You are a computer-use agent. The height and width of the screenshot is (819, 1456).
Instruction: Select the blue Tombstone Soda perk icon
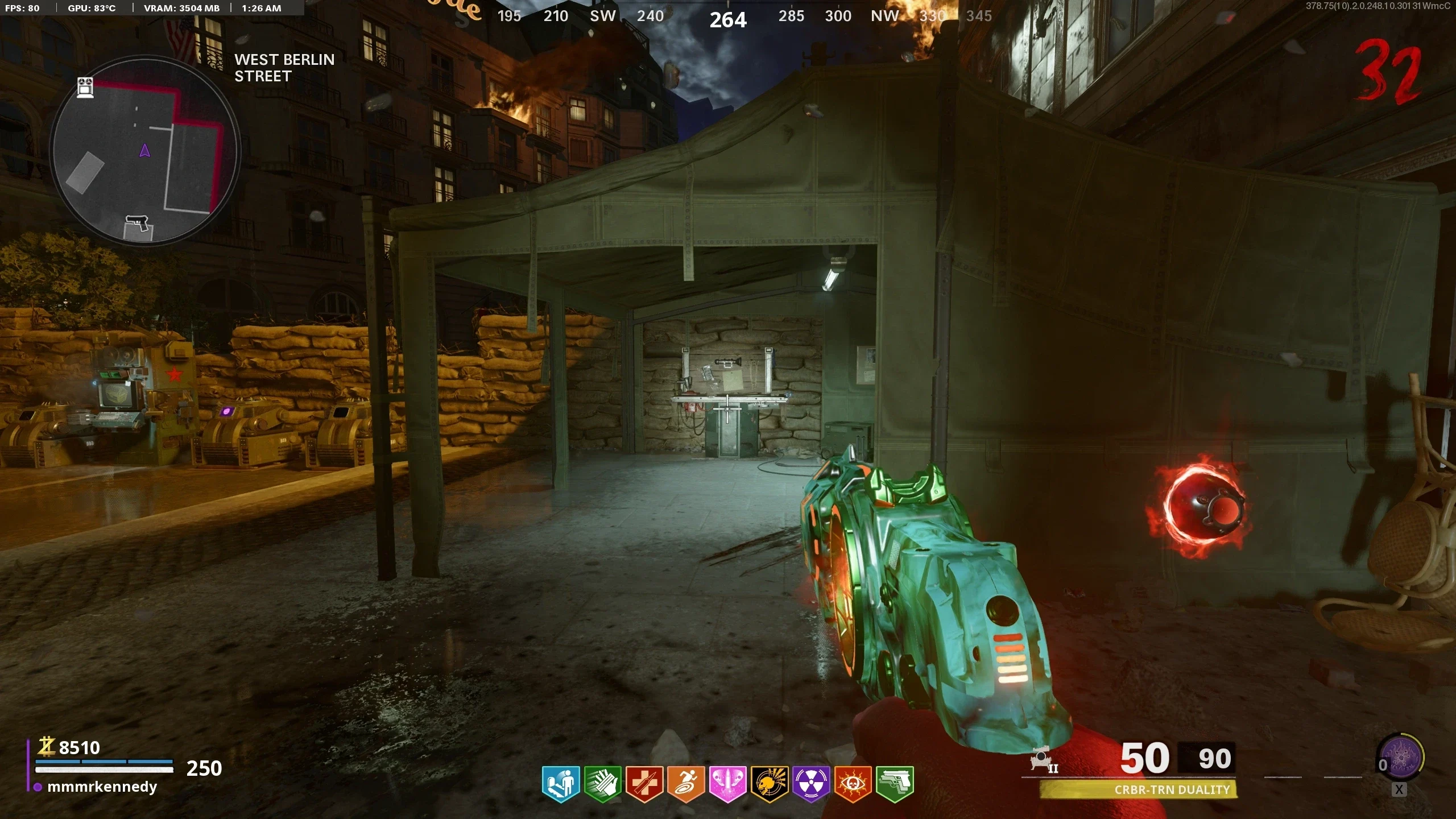pyautogui.click(x=561, y=784)
